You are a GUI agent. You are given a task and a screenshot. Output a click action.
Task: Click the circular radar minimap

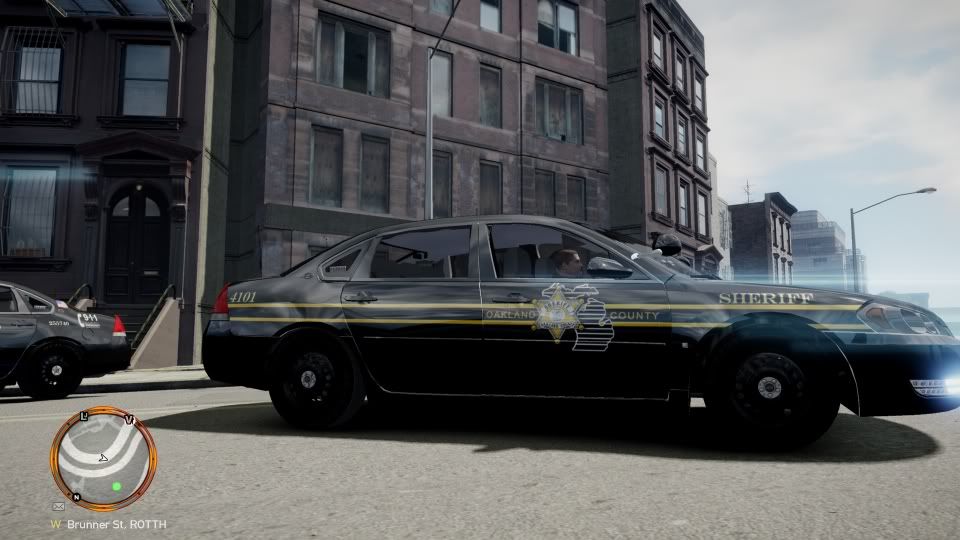103,459
